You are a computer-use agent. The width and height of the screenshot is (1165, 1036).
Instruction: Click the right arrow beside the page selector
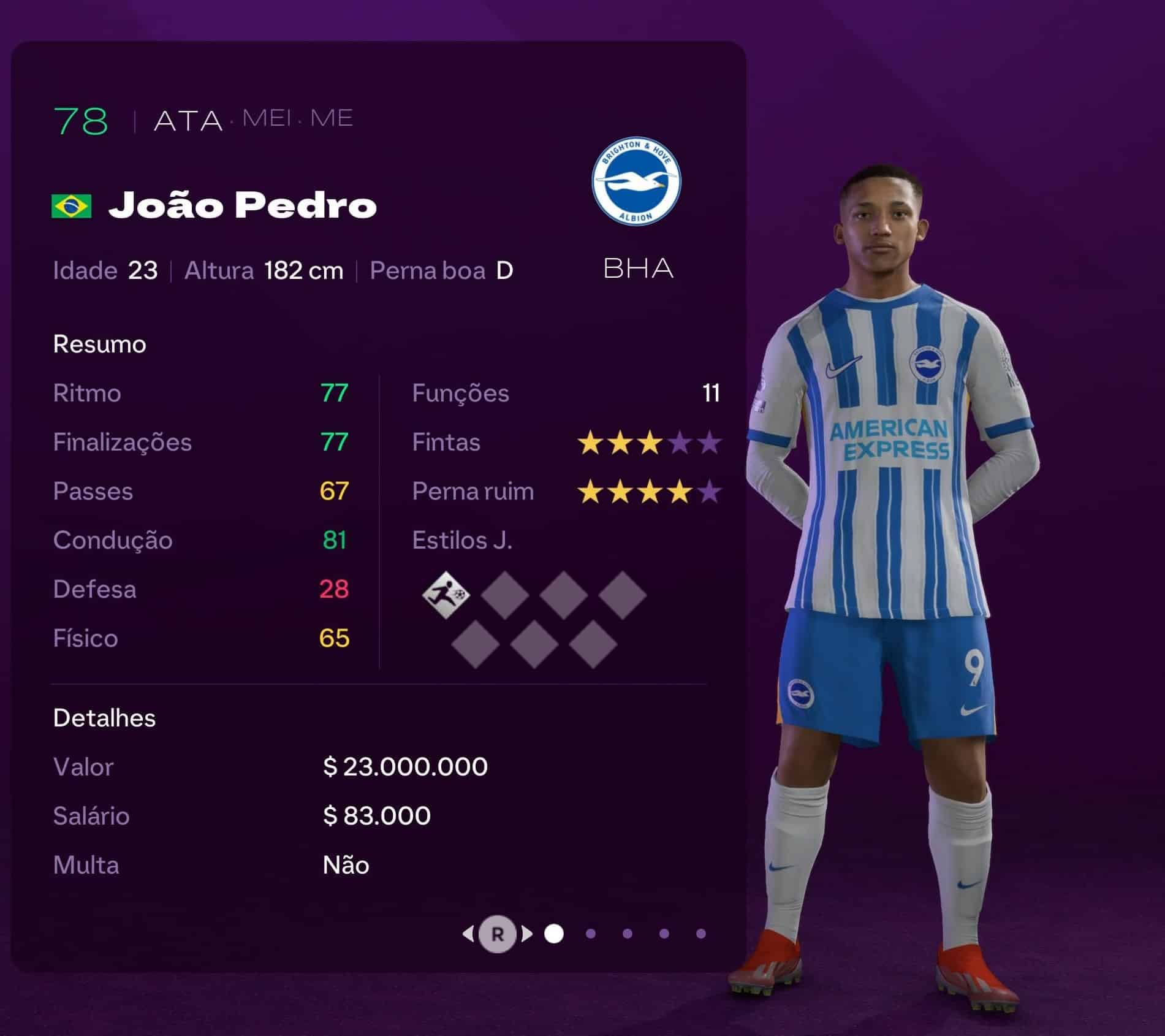(527, 934)
